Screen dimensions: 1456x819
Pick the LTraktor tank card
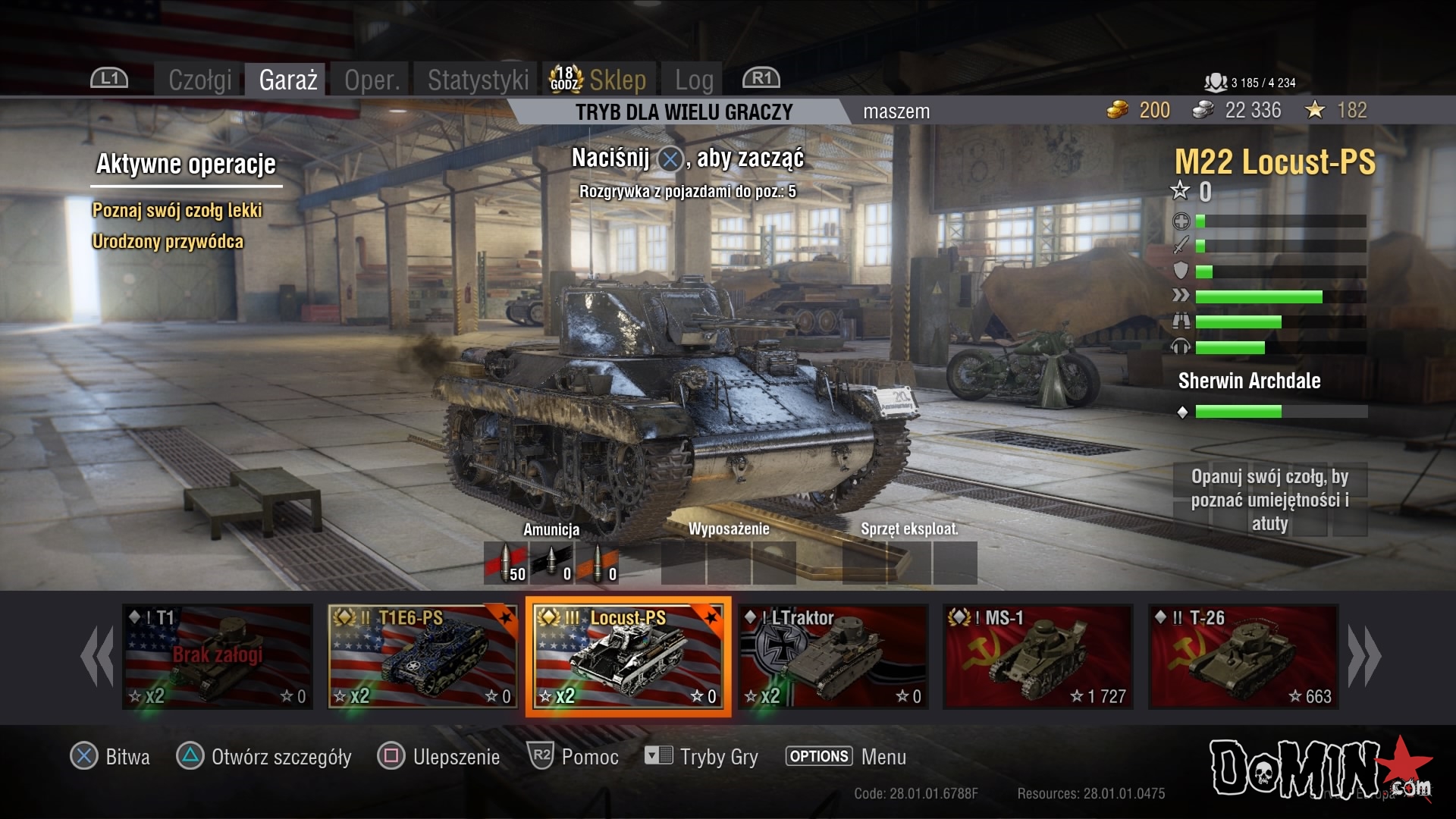833,657
